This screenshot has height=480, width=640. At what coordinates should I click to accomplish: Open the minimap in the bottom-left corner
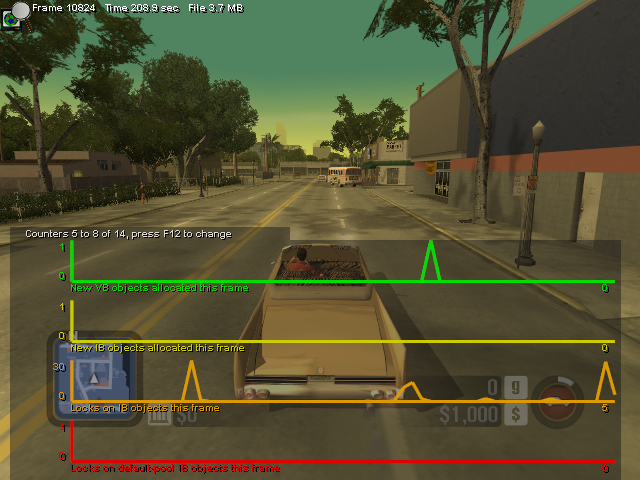93,375
